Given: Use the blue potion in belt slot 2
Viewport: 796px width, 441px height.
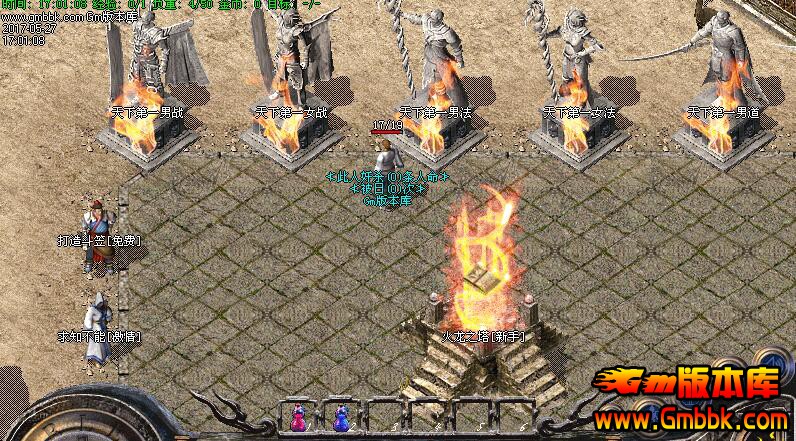Looking at the screenshot, I should click(341, 415).
